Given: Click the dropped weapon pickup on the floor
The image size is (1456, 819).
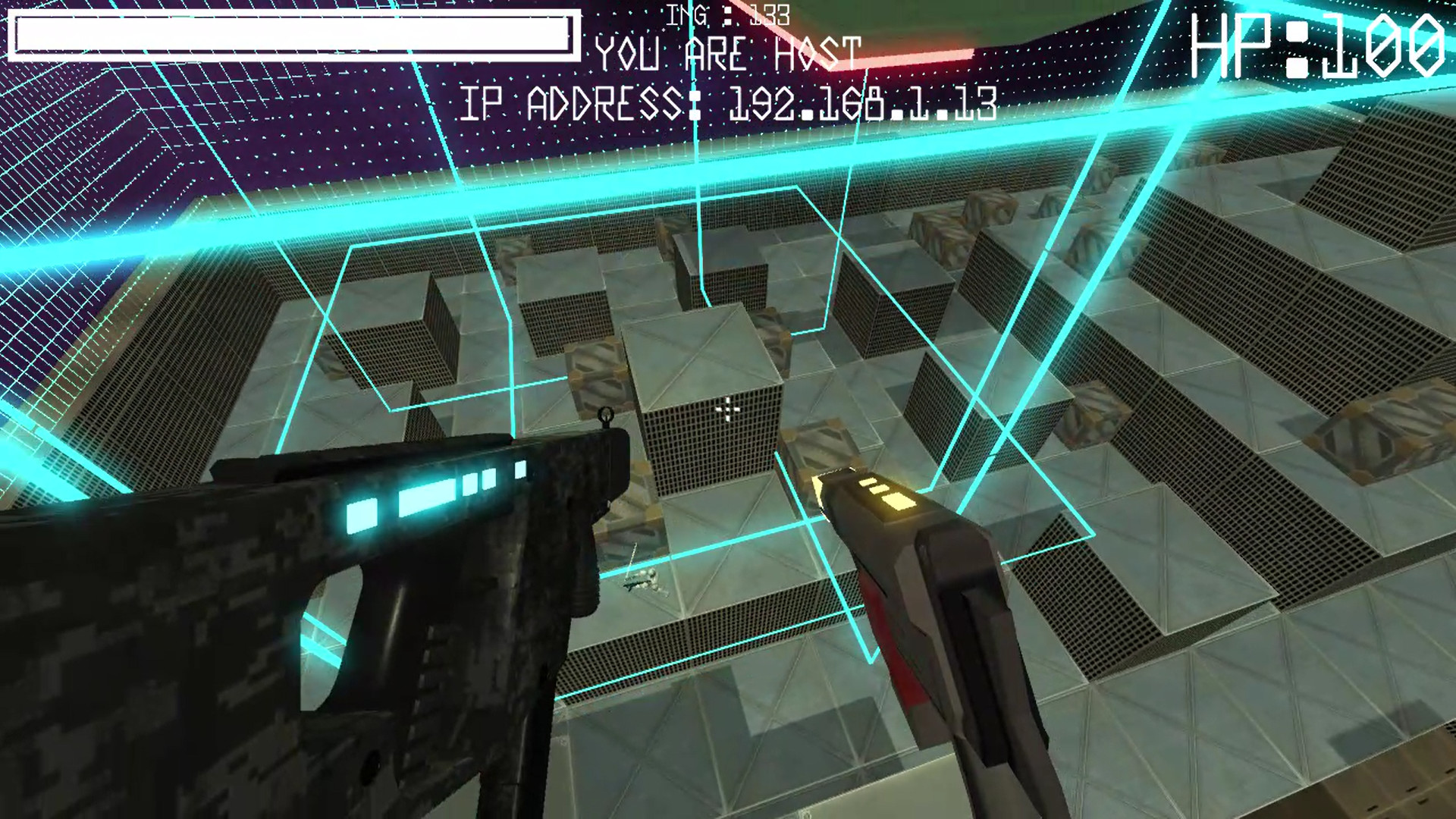Looking at the screenshot, I should pos(645,584).
